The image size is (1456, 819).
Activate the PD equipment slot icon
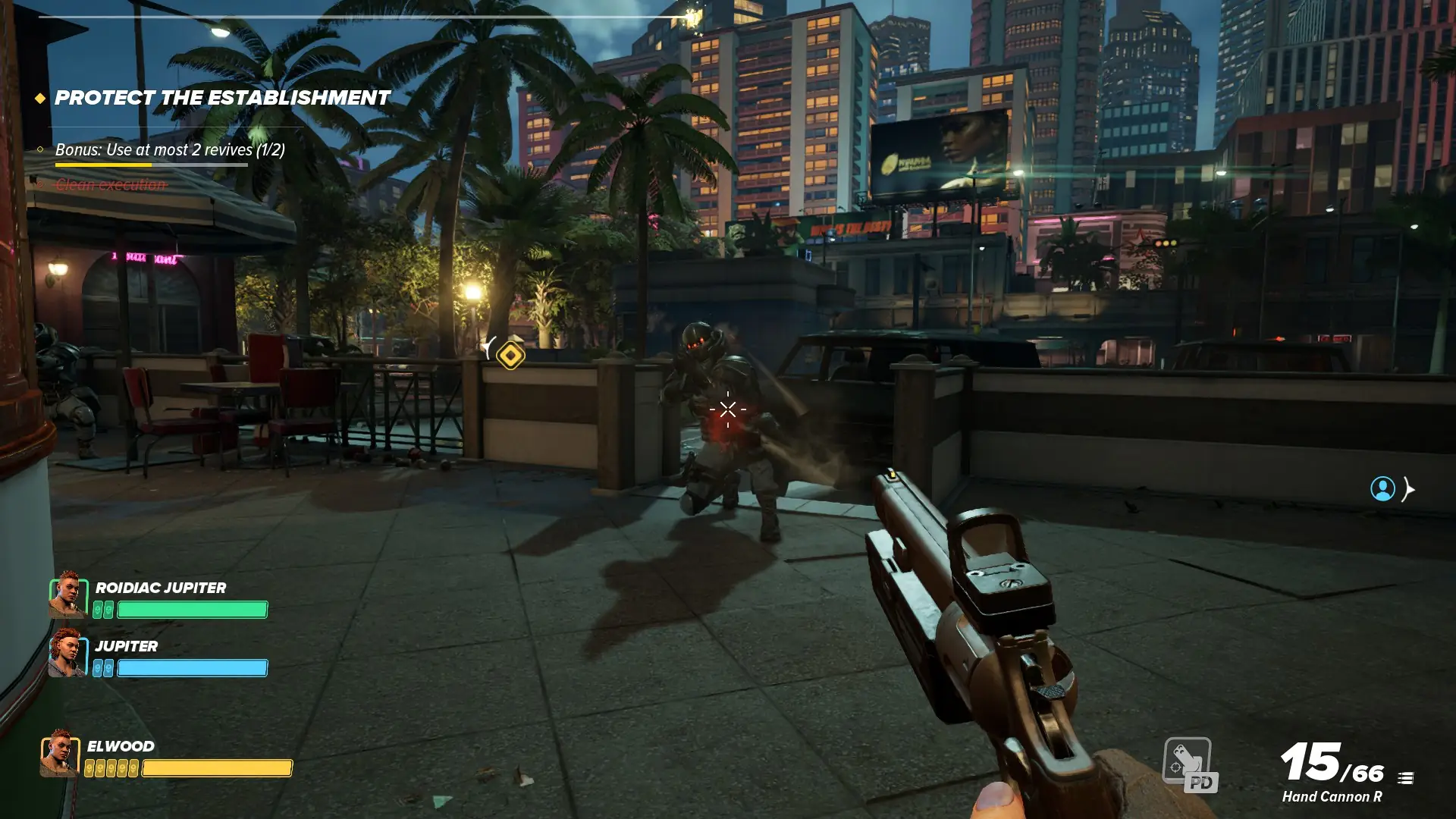pyautogui.click(x=1189, y=764)
